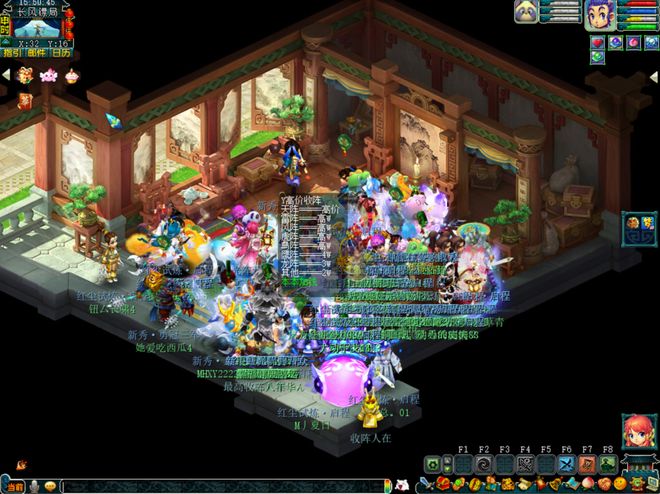Click the red heart buff icon
The height and width of the screenshot is (494, 660).
pos(598,42)
